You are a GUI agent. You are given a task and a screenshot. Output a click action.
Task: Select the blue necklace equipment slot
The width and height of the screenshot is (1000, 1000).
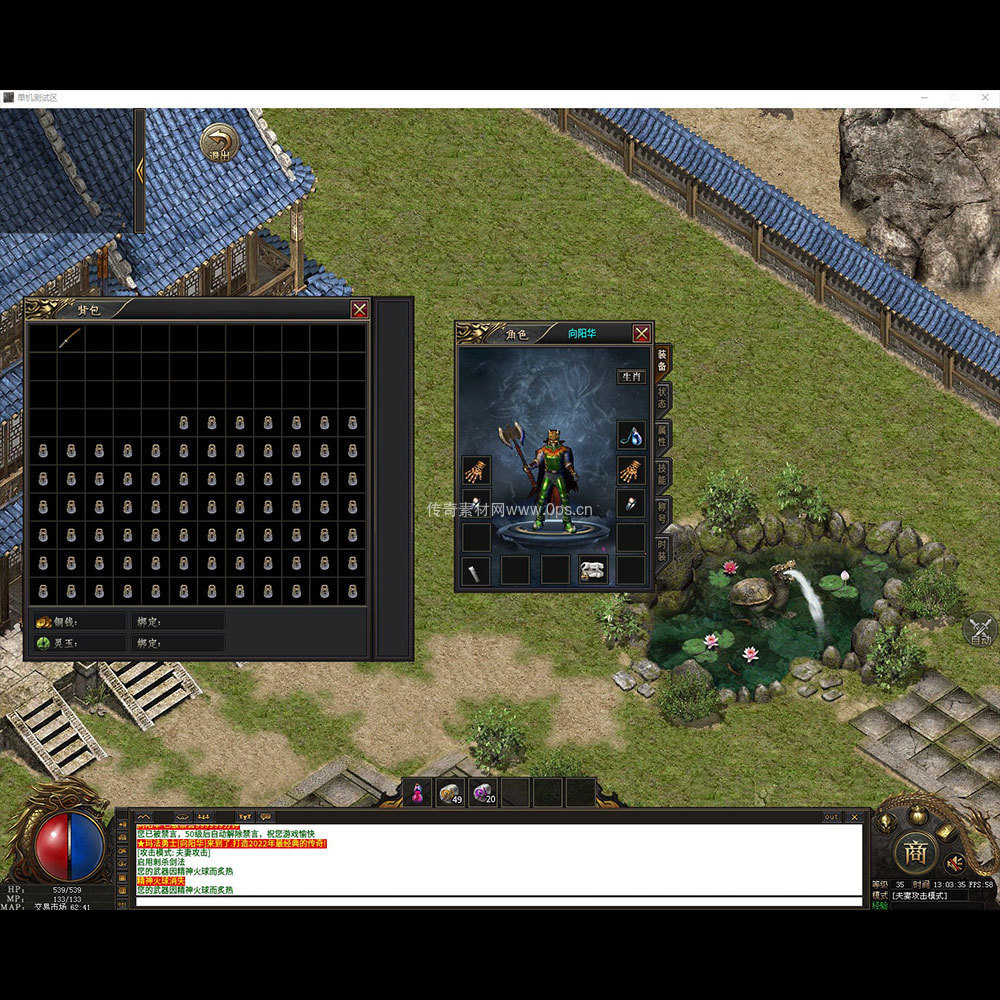point(631,435)
